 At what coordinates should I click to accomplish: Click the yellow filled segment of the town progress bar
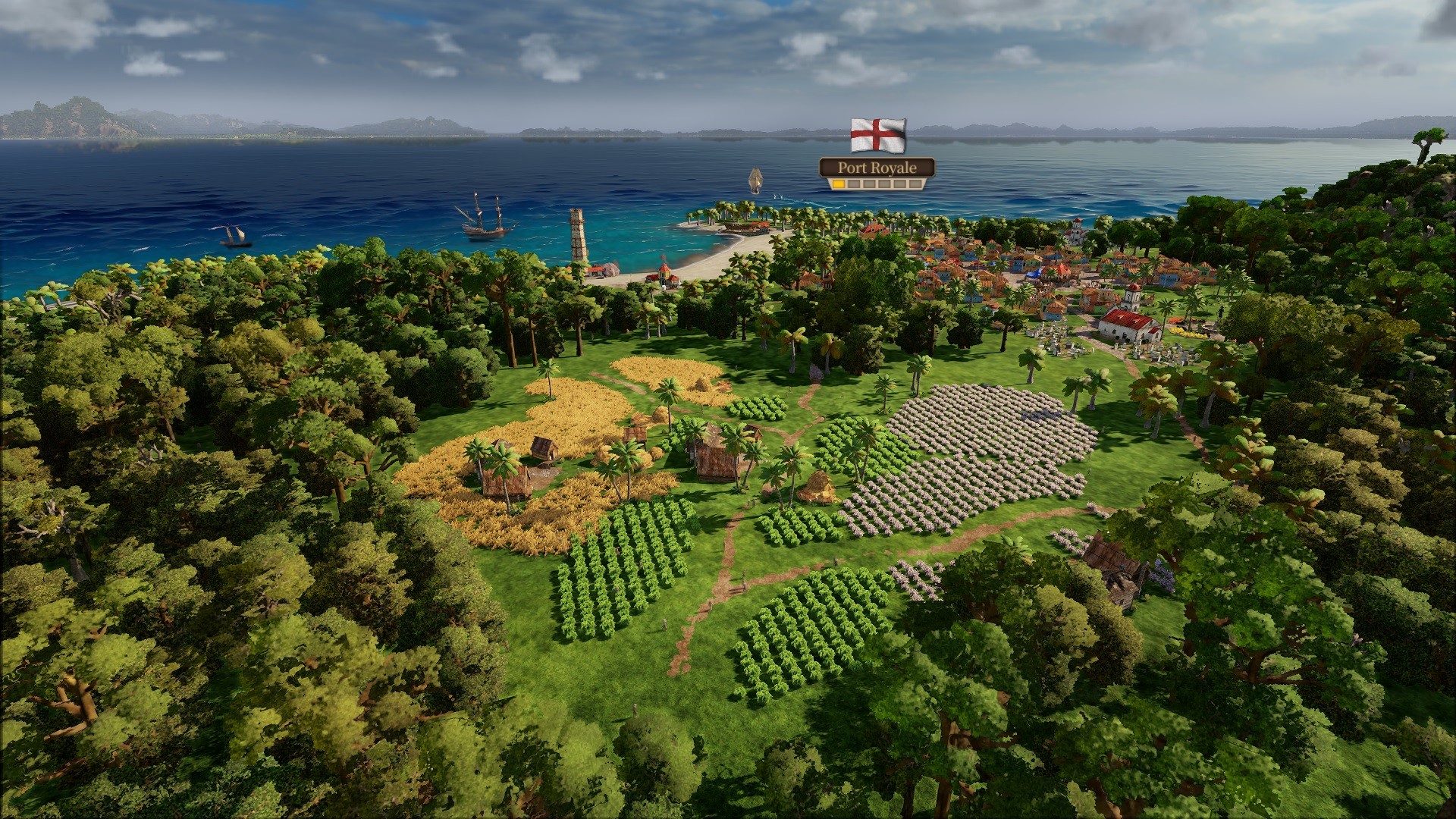point(840,185)
